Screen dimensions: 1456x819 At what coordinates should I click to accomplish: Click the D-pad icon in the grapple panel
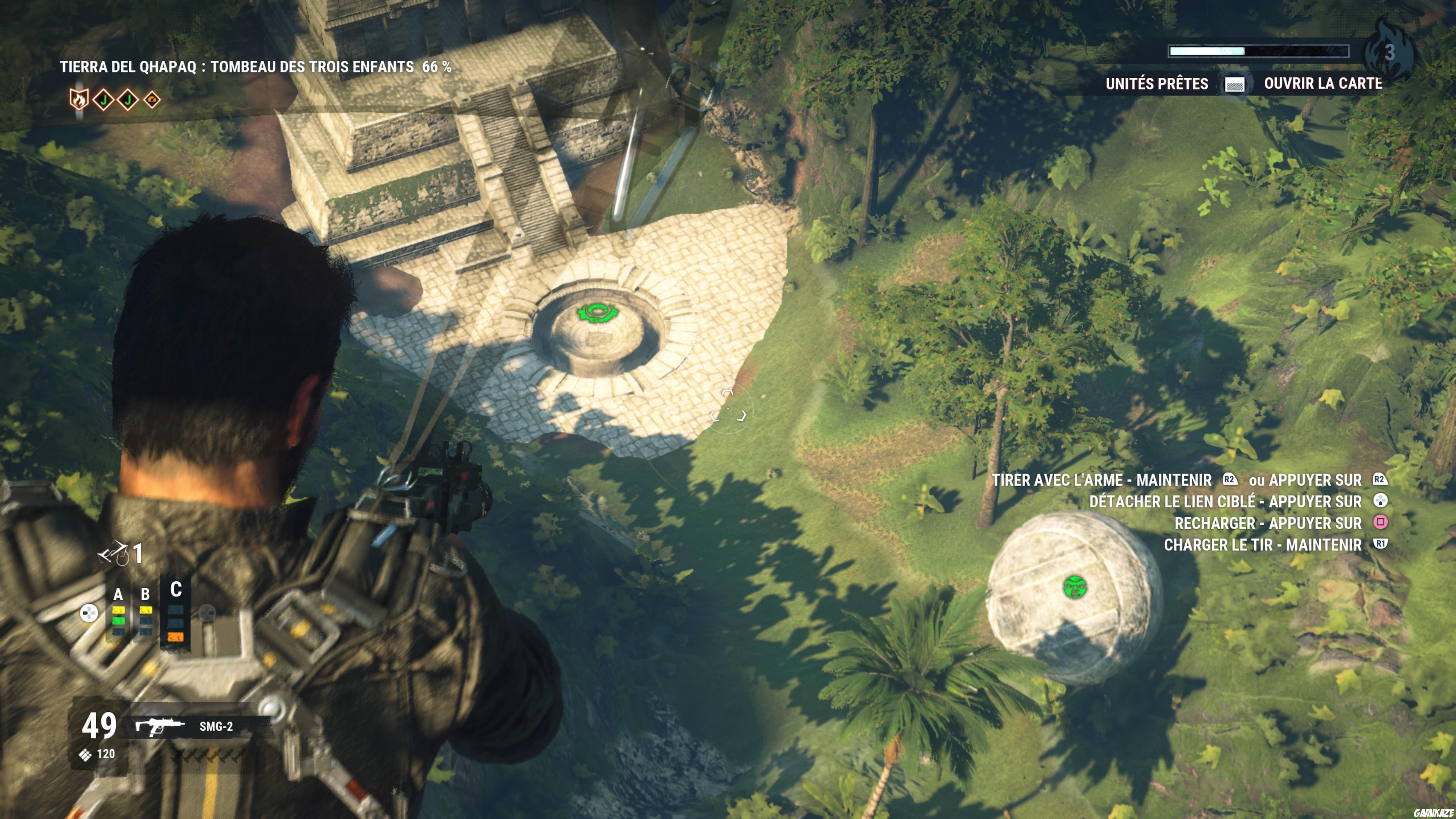(x=89, y=613)
